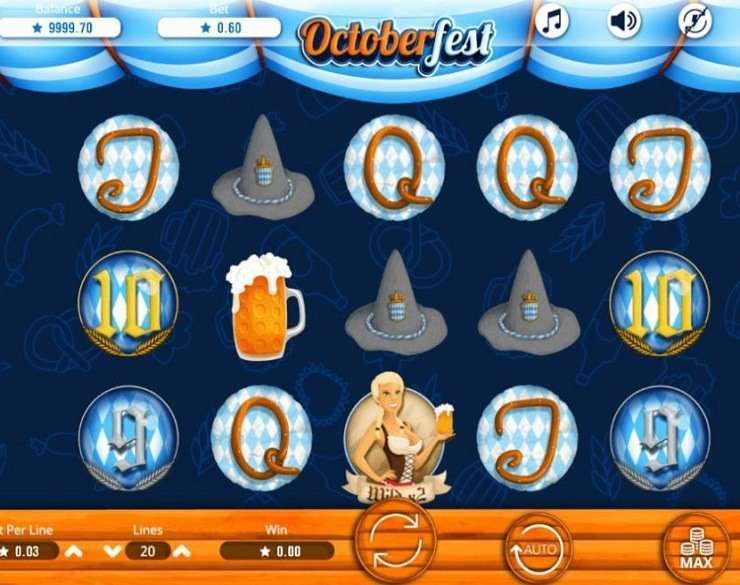Toggle the music note button
This screenshot has height=585, width=740.
(551, 21)
